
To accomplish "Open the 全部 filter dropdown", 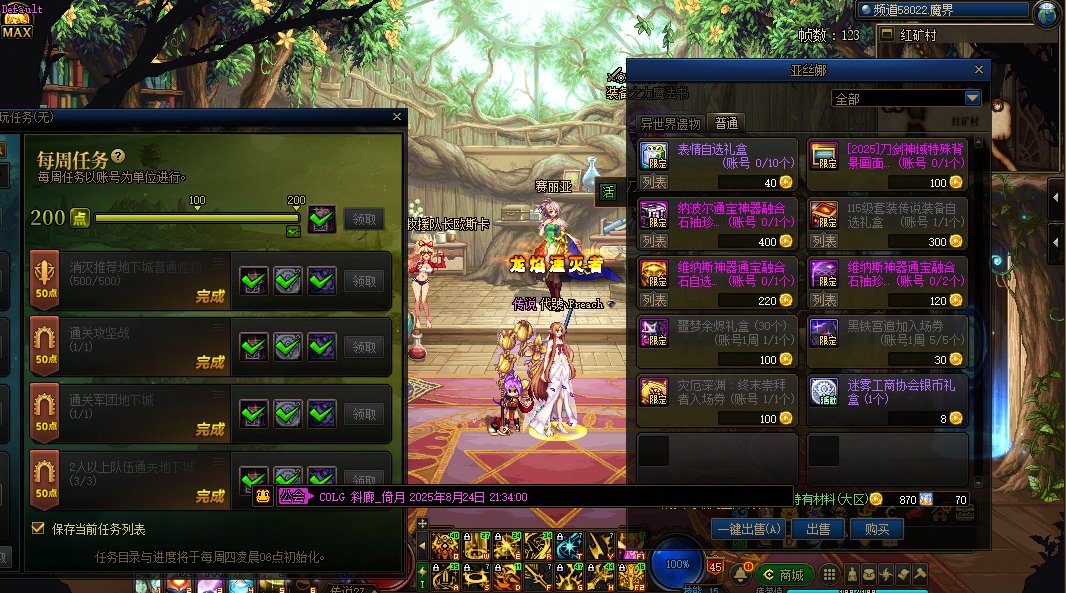I will tap(972, 98).
